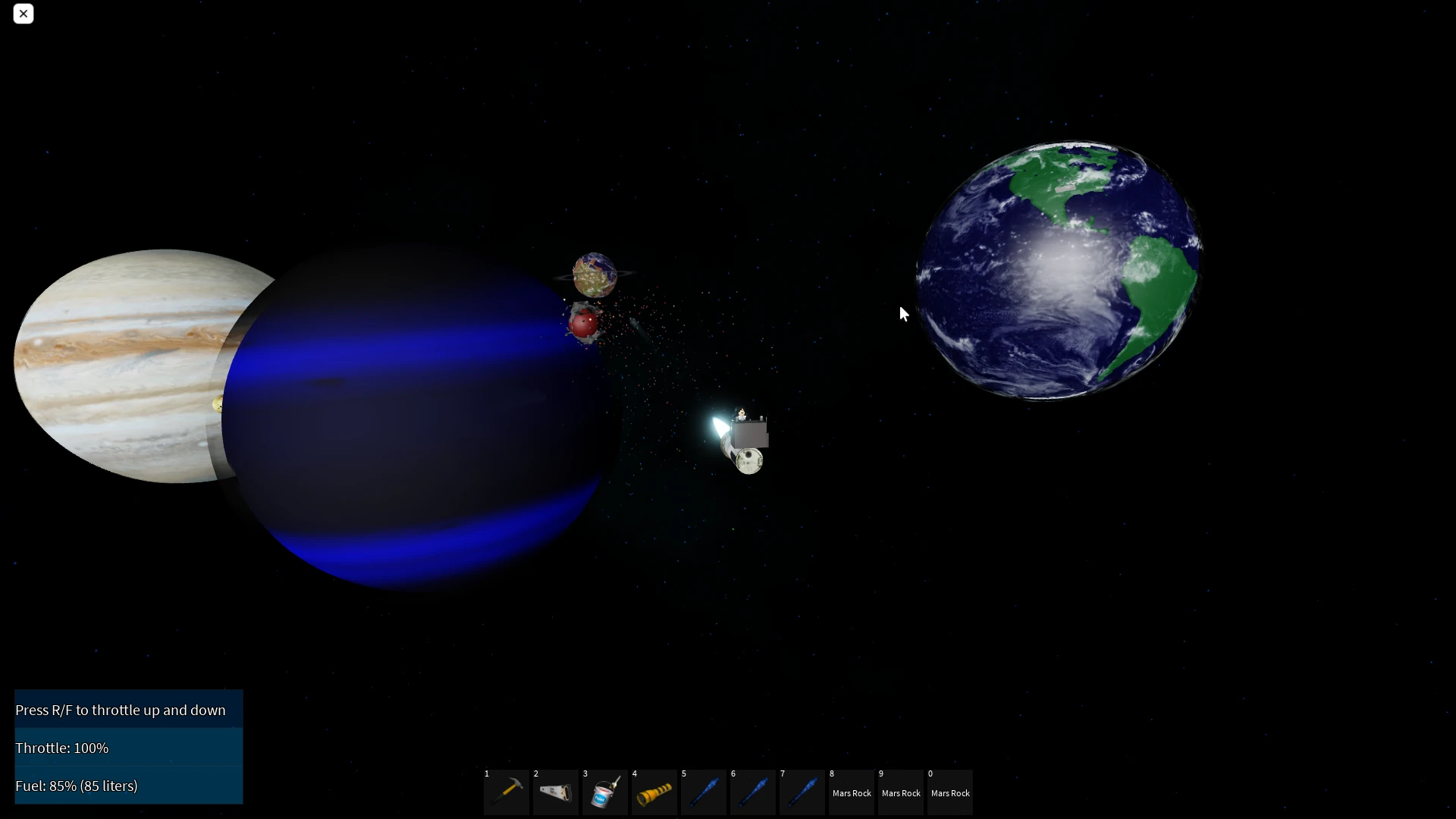1456x819 pixels.
Task: Click Earth on the right side
Action: (1062, 269)
